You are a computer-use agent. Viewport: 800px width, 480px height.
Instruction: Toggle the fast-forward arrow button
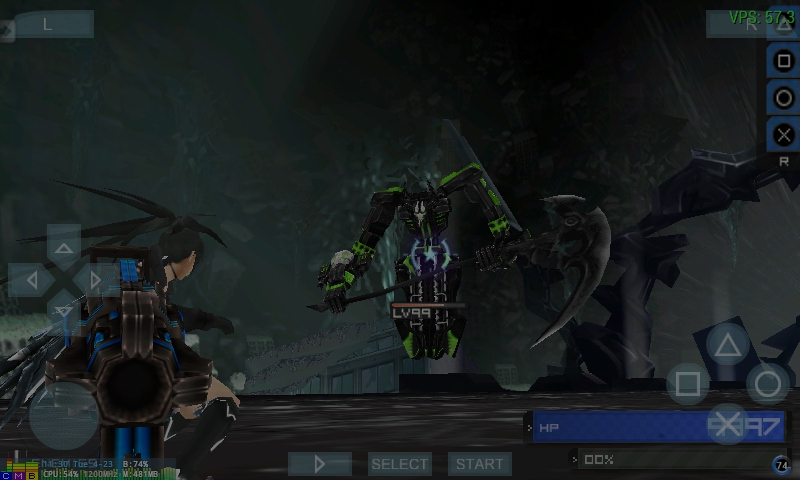click(x=320, y=464)
